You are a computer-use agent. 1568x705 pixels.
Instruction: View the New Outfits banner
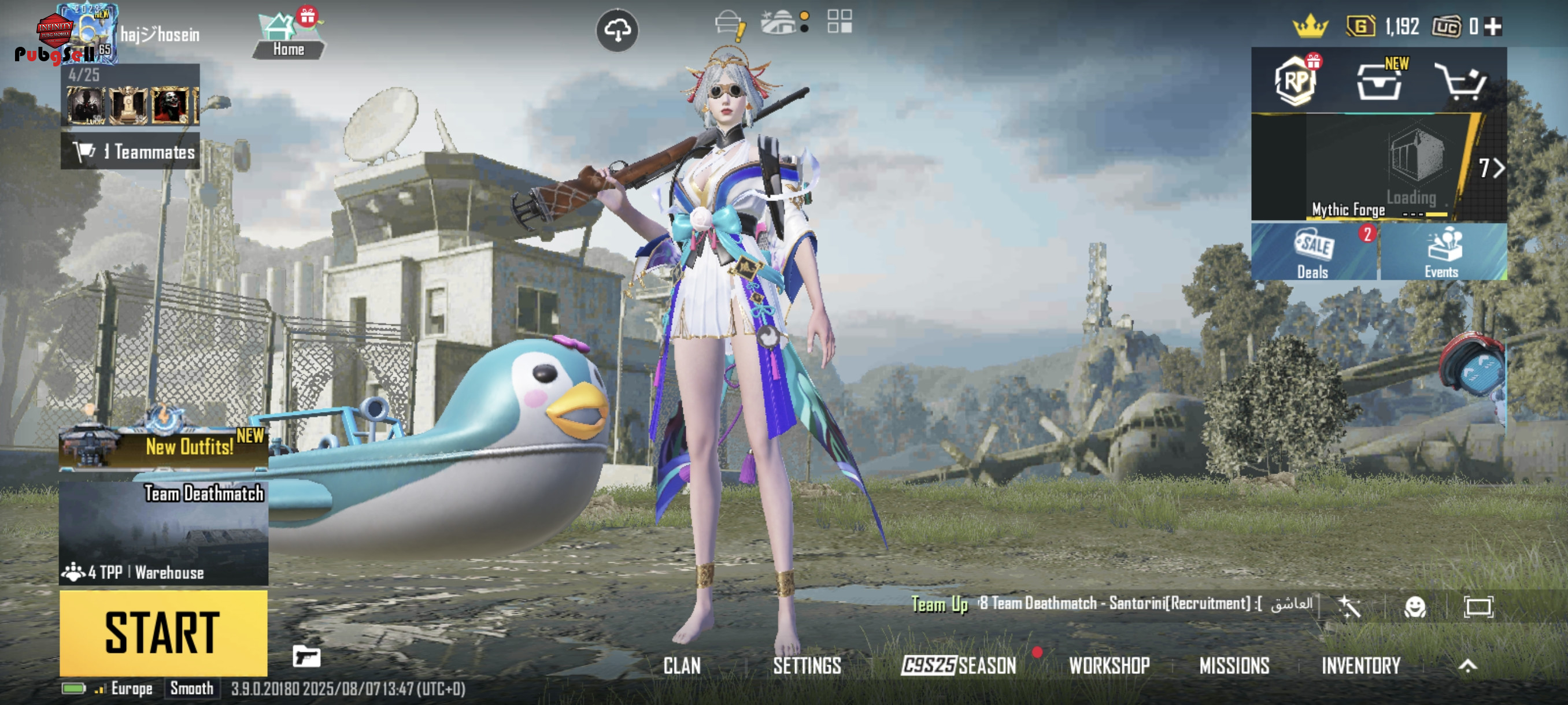[163, 447]
